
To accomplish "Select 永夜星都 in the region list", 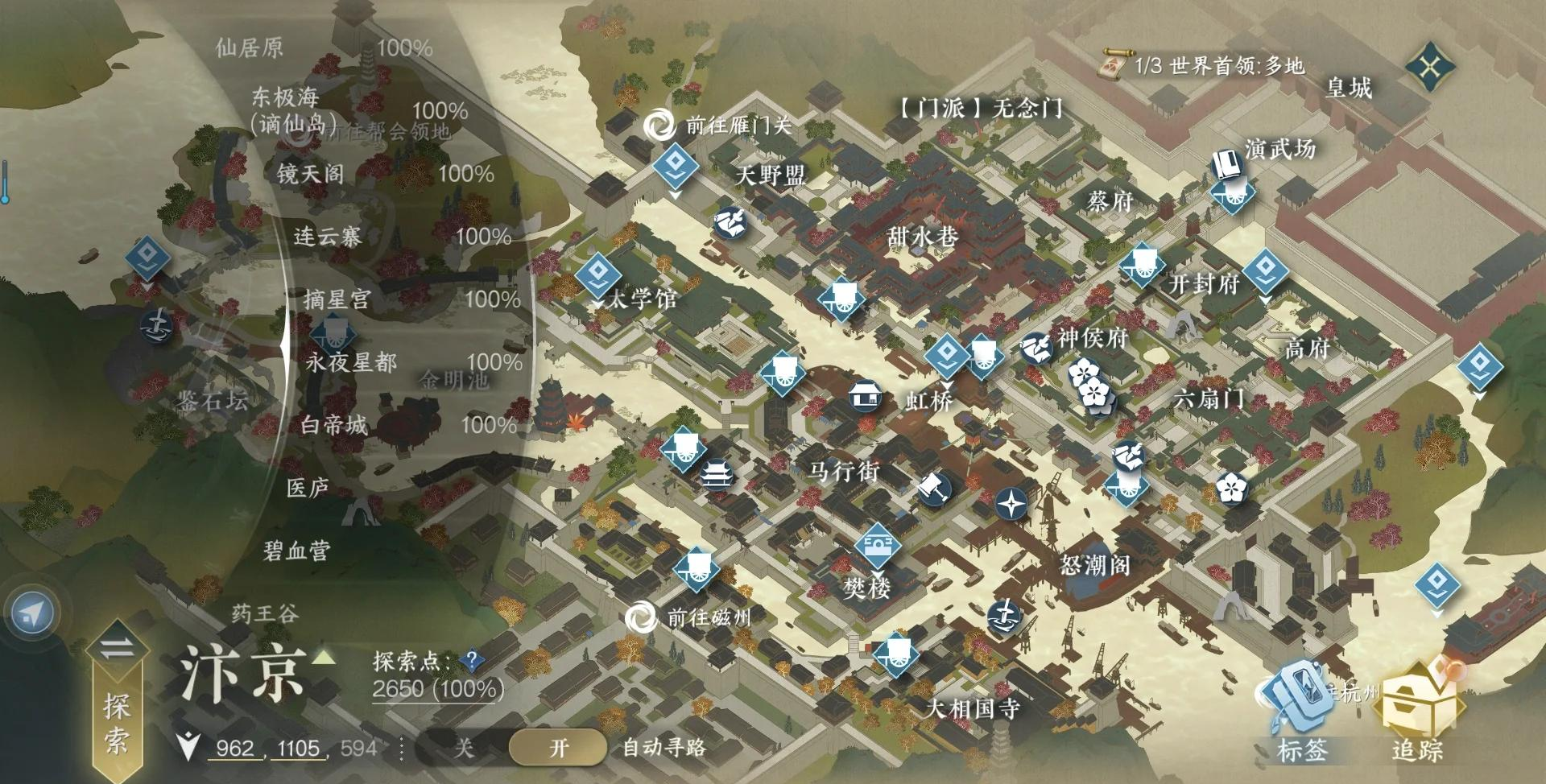I will (x=351, y=362).
